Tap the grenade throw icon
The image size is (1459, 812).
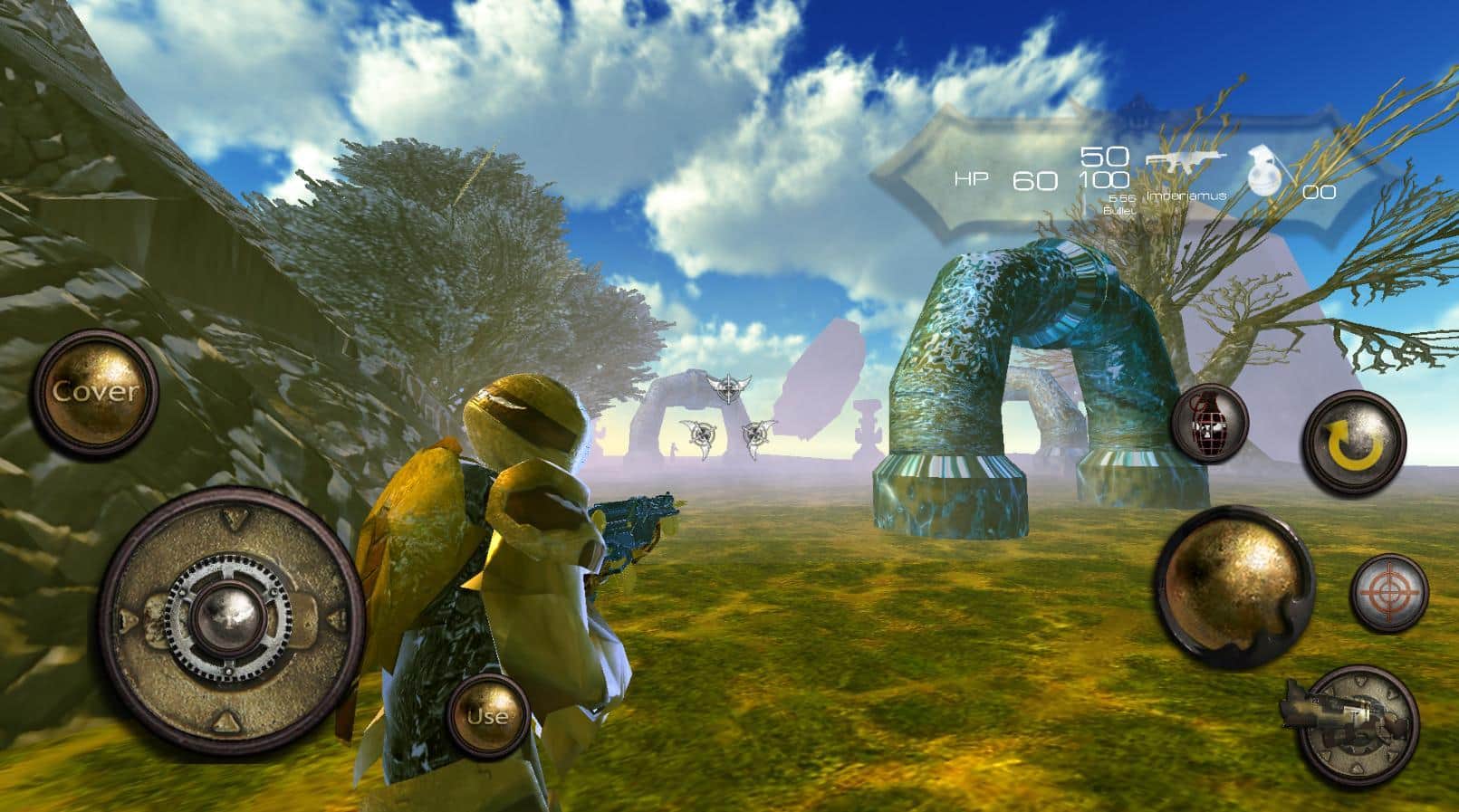coord(1212,425)
